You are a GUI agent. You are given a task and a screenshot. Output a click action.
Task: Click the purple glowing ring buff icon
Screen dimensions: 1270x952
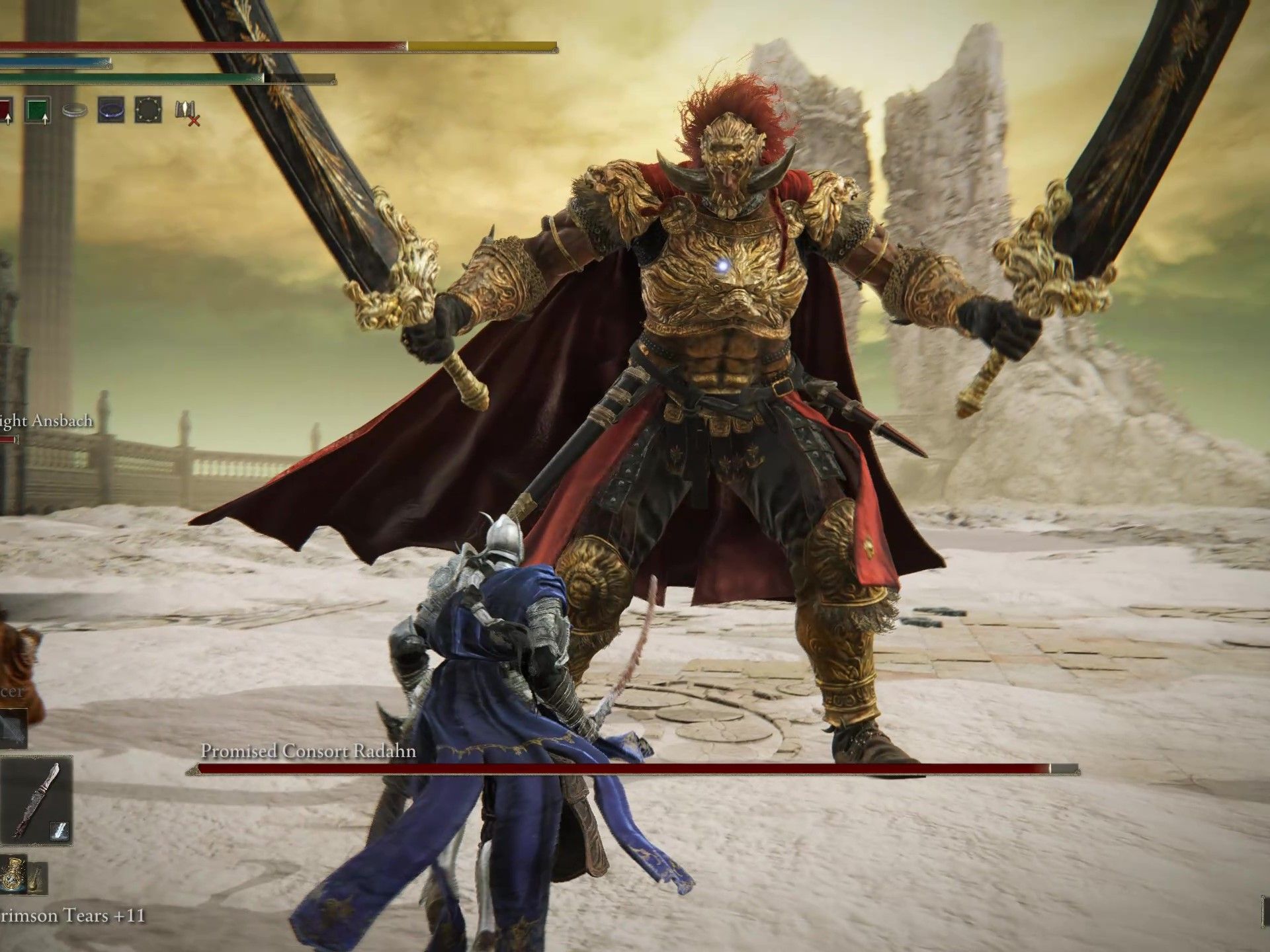point(110,110)
